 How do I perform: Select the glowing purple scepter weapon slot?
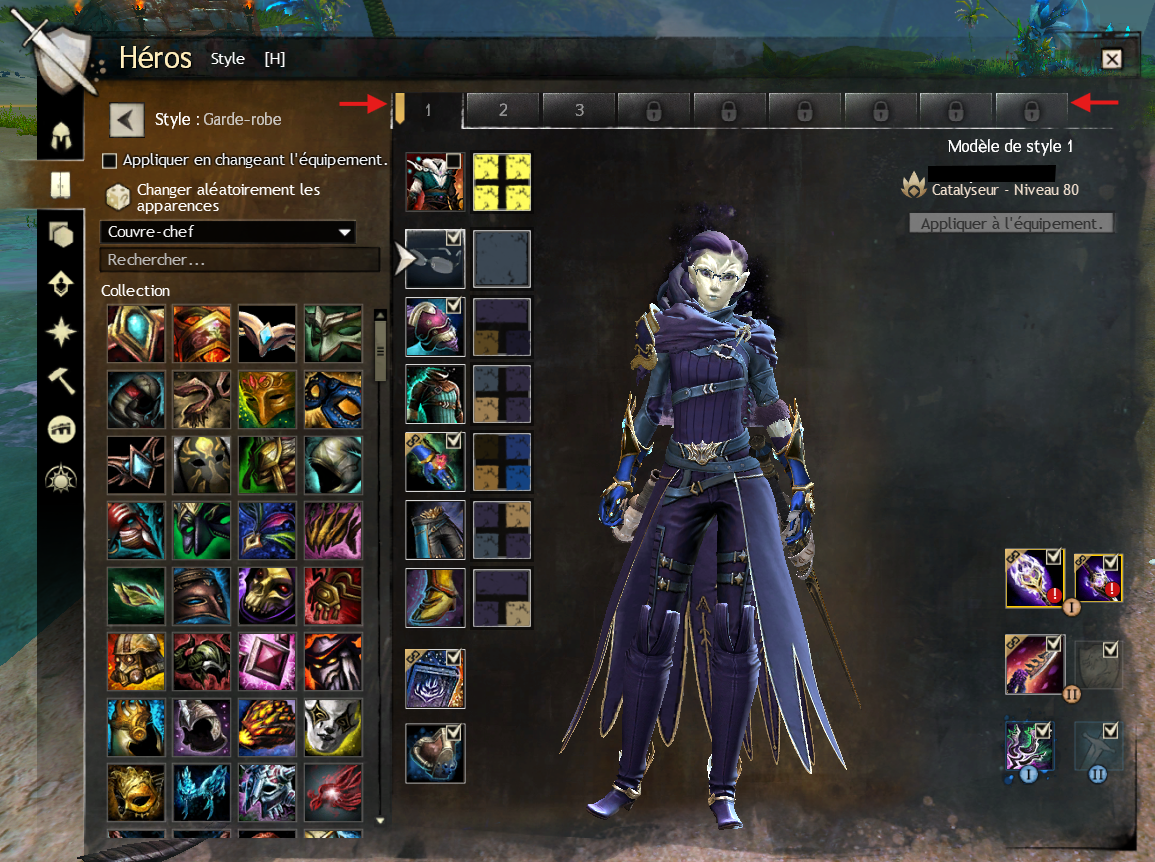click(x=1033, y=578)
